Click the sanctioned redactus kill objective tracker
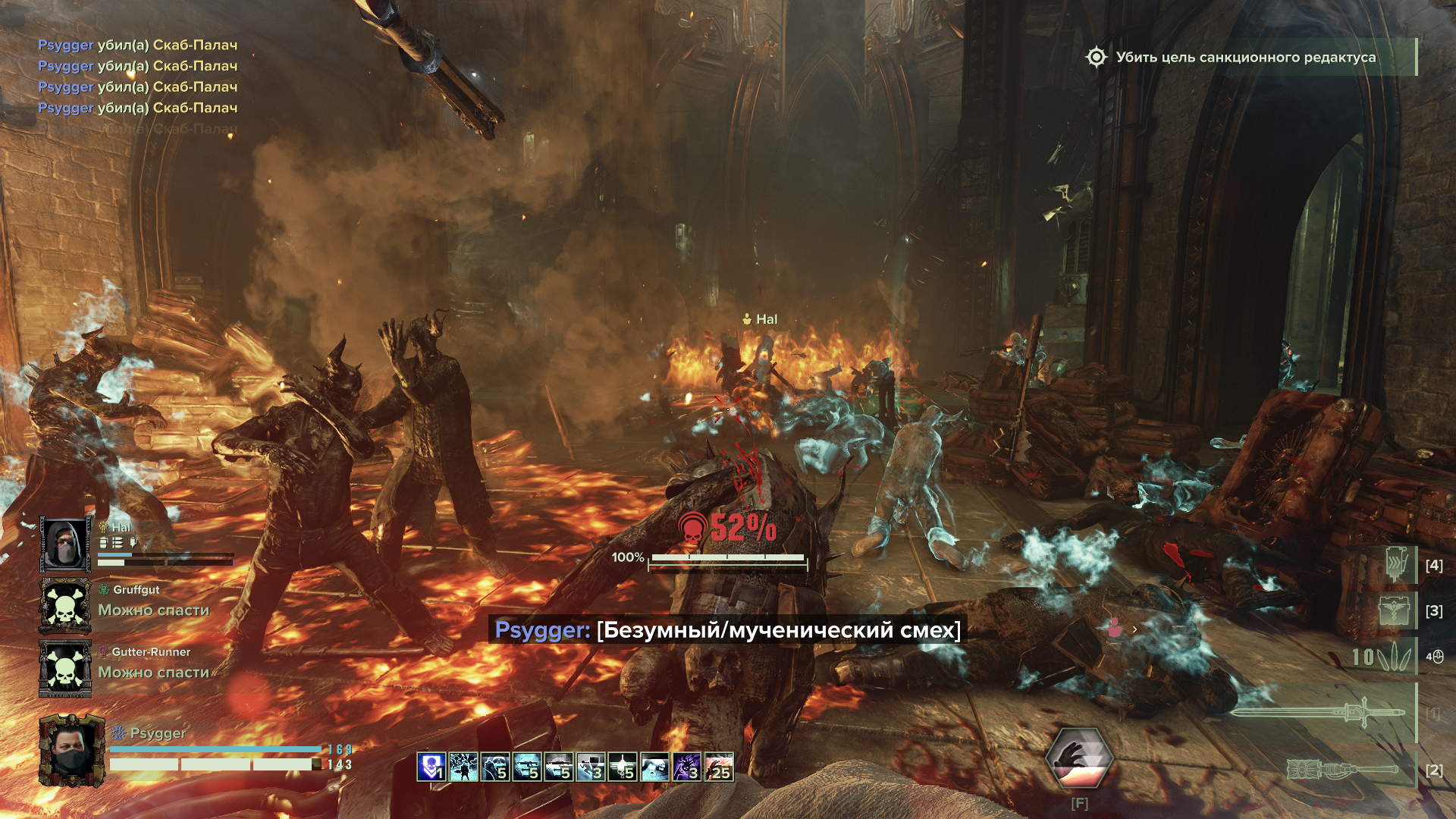Viewport: 1456px width, 819px height. click(x=1245, y=58)
